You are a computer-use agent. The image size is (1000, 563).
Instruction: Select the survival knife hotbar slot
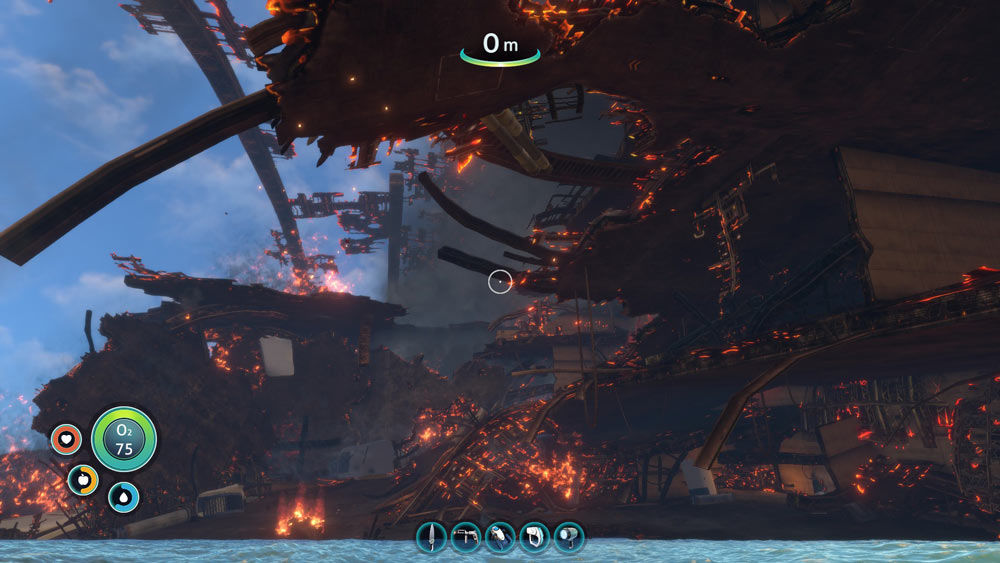(431, 537)
